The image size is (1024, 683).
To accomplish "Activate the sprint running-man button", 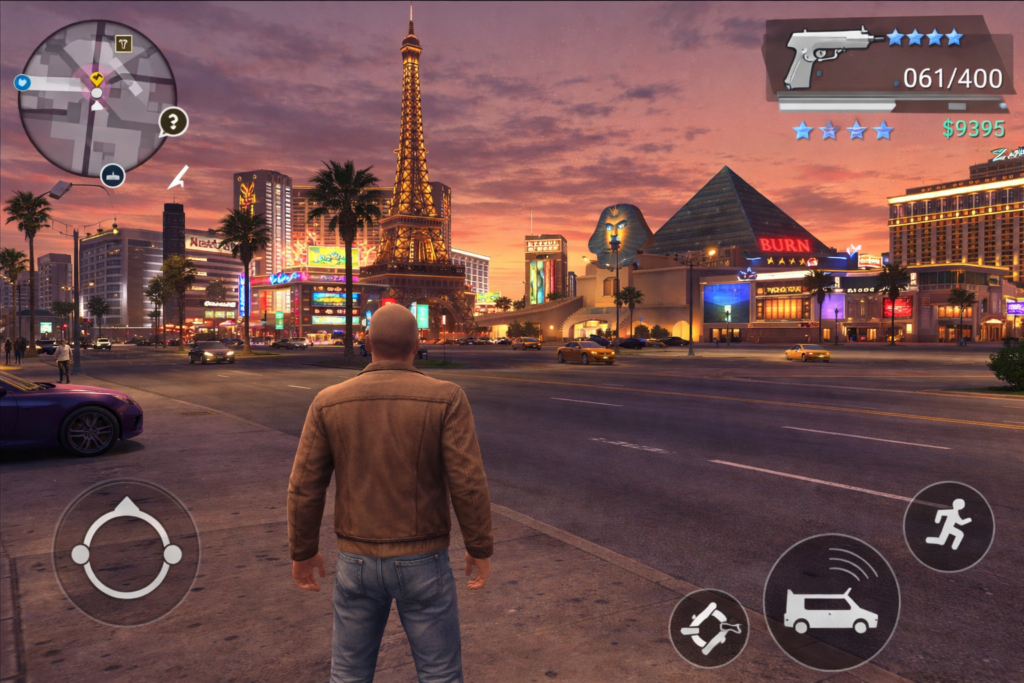I will tap(948, 526).
